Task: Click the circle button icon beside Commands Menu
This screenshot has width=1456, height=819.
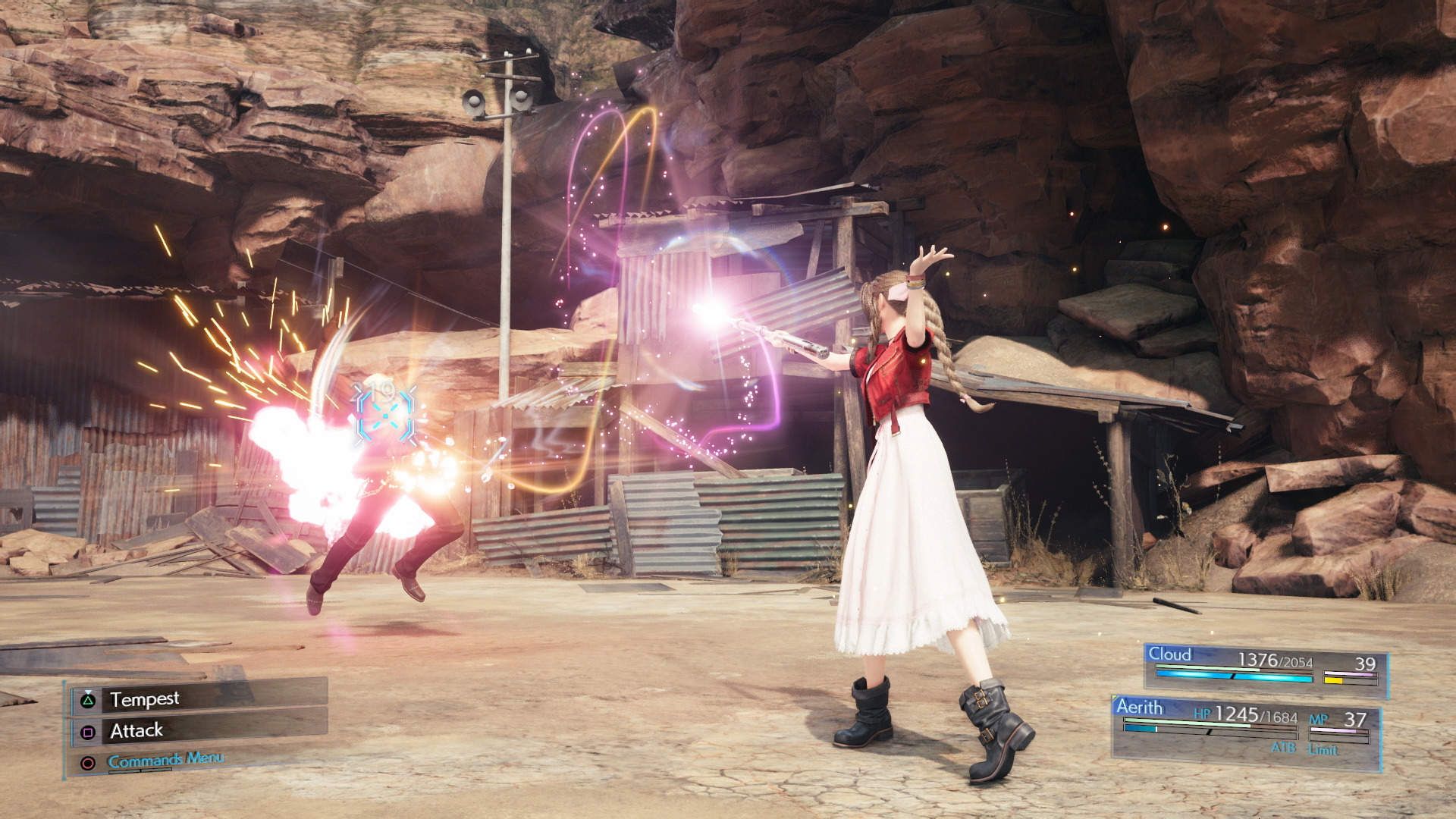Action: pos(89,763)
